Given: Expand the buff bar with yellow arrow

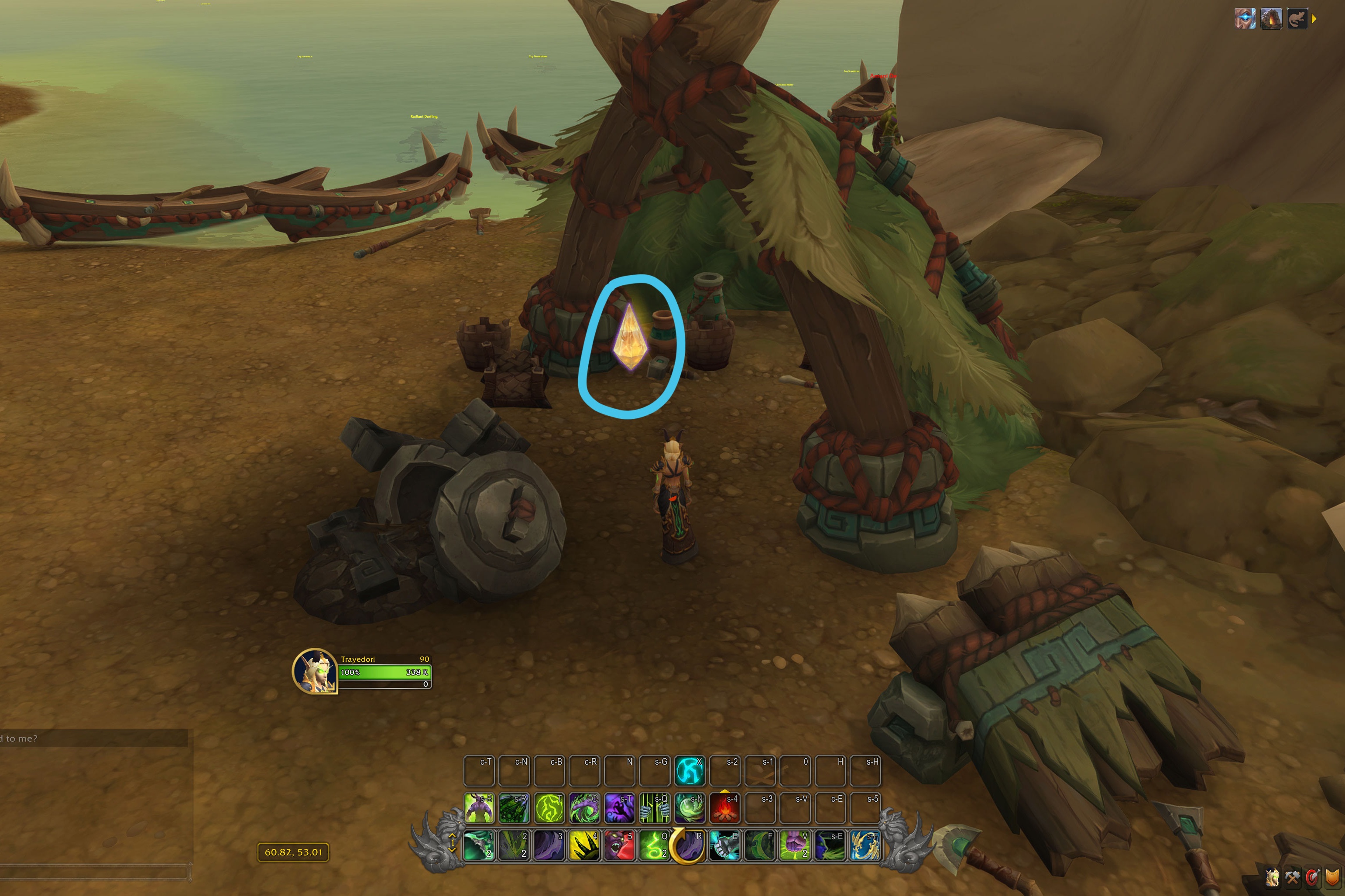Looking at the screenshot, I should (x=1314, y=19).
